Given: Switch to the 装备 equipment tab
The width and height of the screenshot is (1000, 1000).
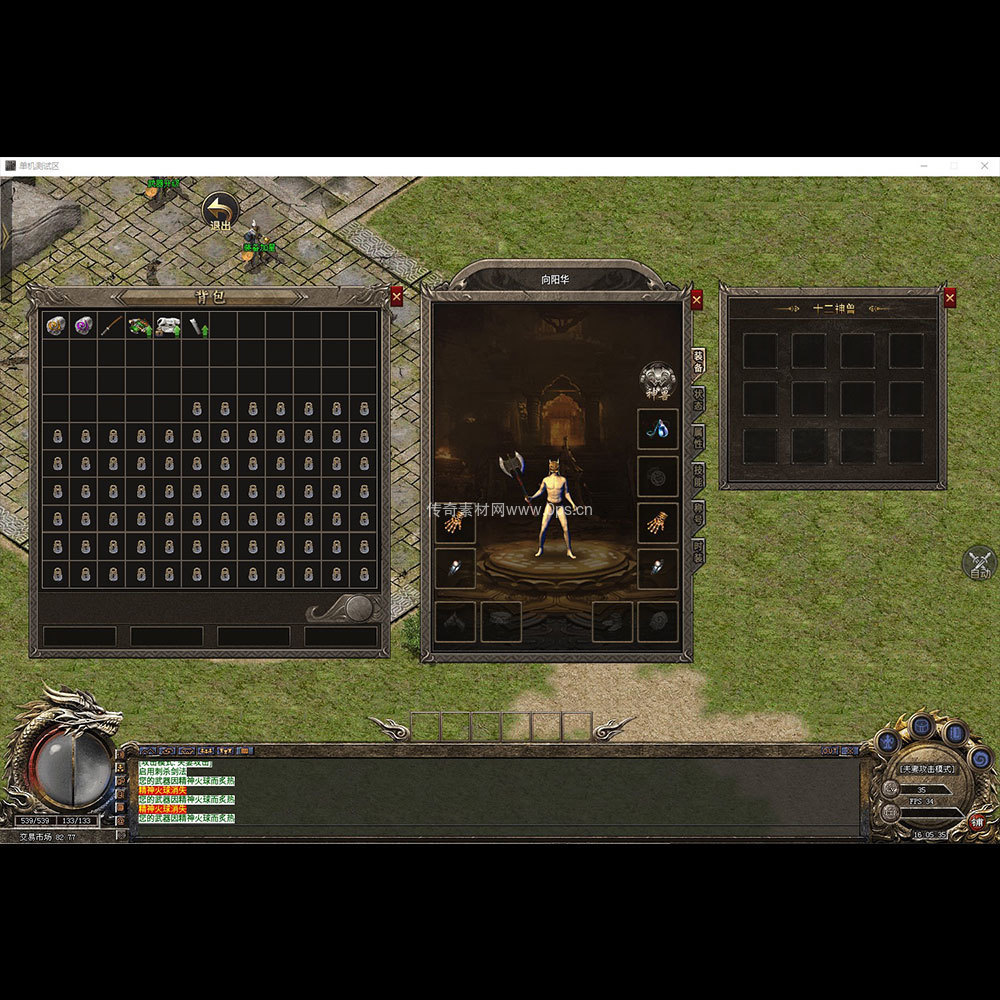Looking at the screenshot, I should 698,360.
